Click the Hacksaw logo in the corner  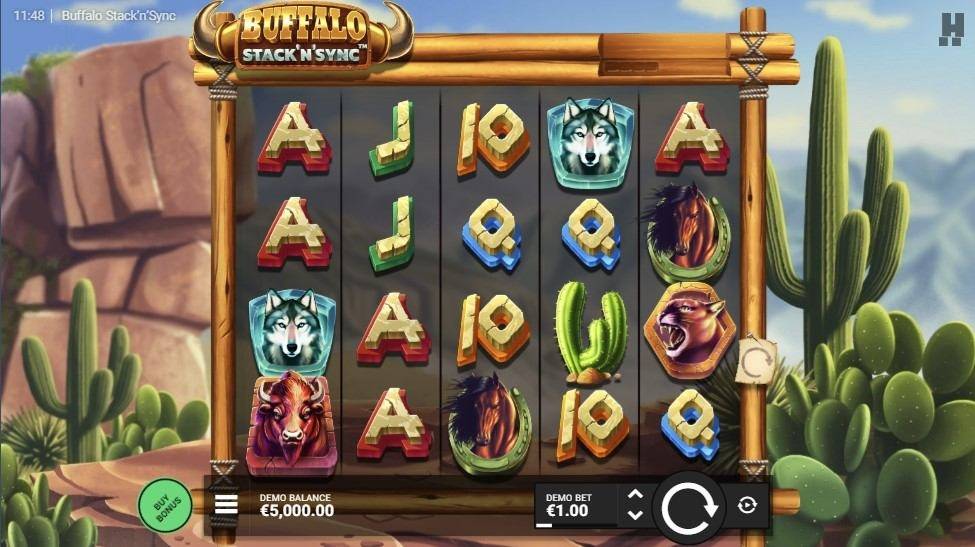click(950, 29)
